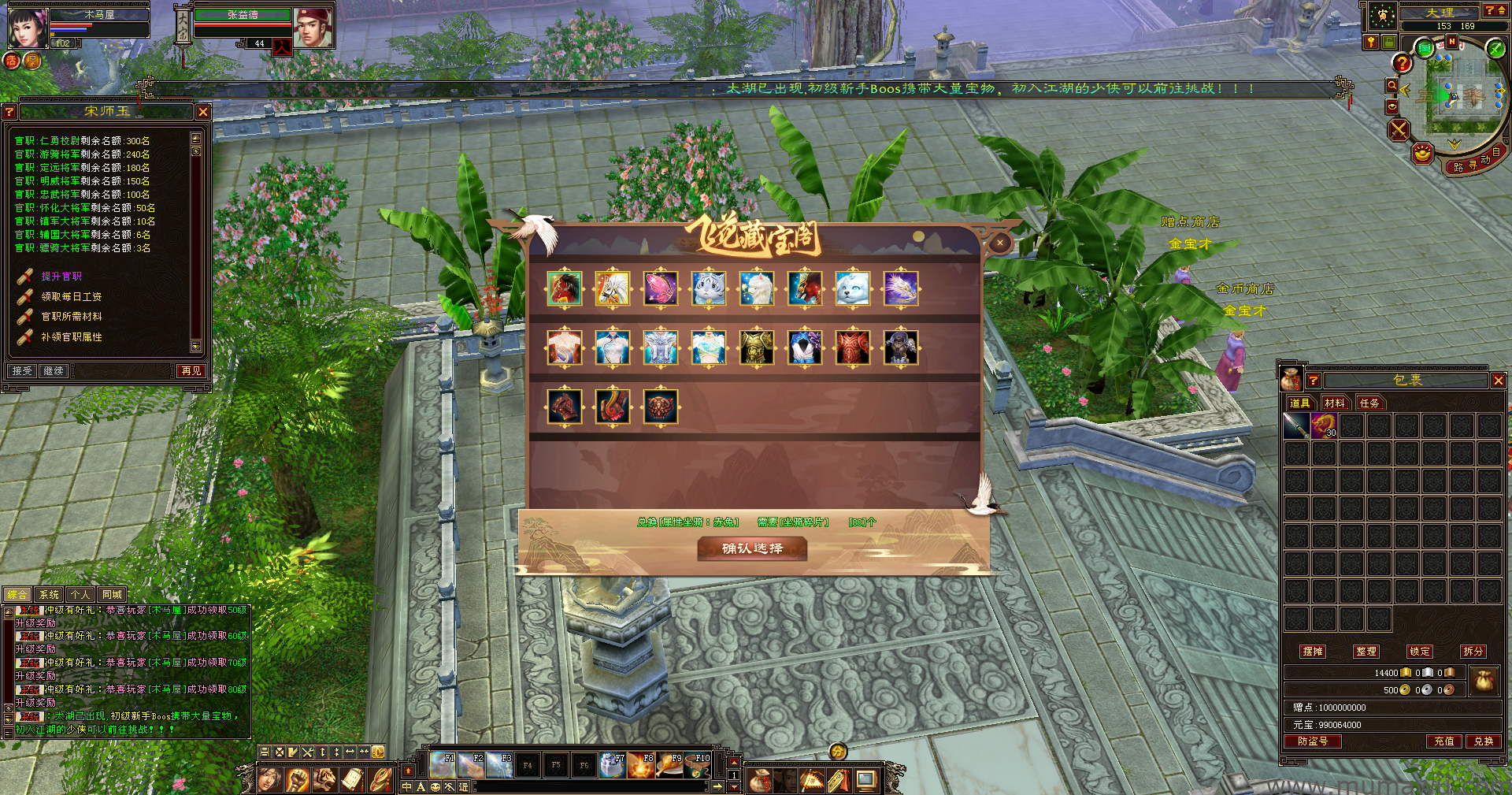Say goodbye with the 再见 button

(191, 370)
